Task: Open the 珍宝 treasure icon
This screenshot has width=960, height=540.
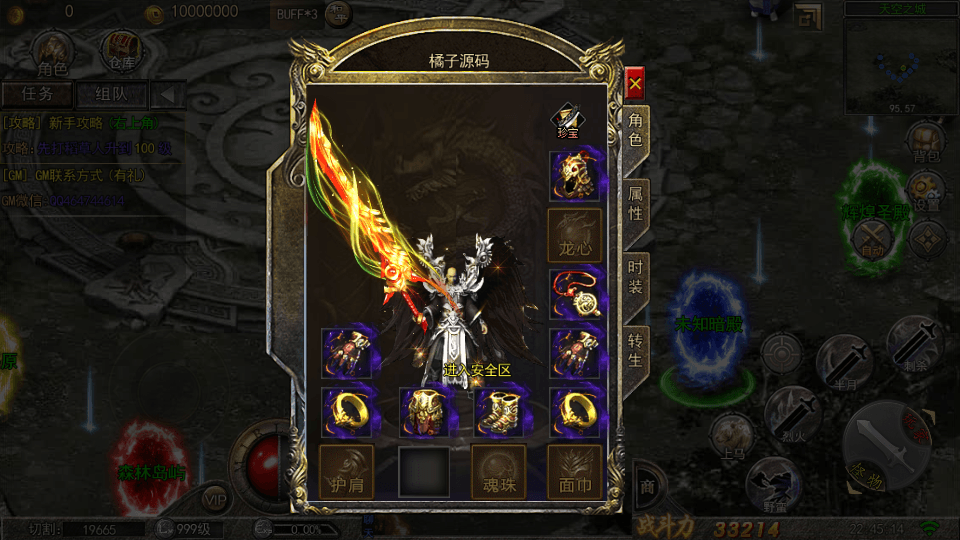Action: click(567, 121)
